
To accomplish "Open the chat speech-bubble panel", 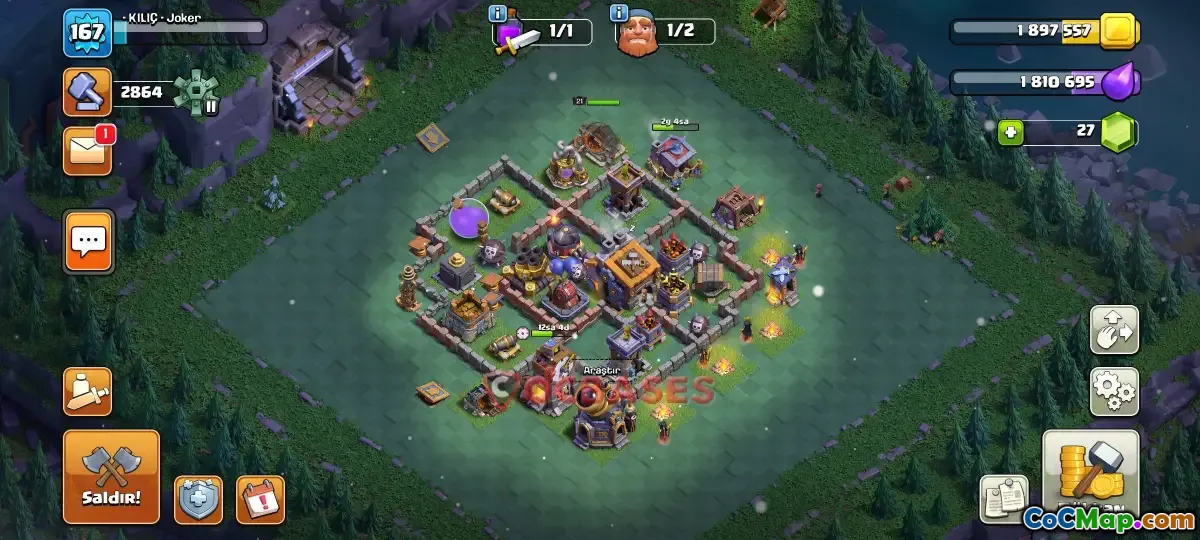I will [x=89, y=241].
